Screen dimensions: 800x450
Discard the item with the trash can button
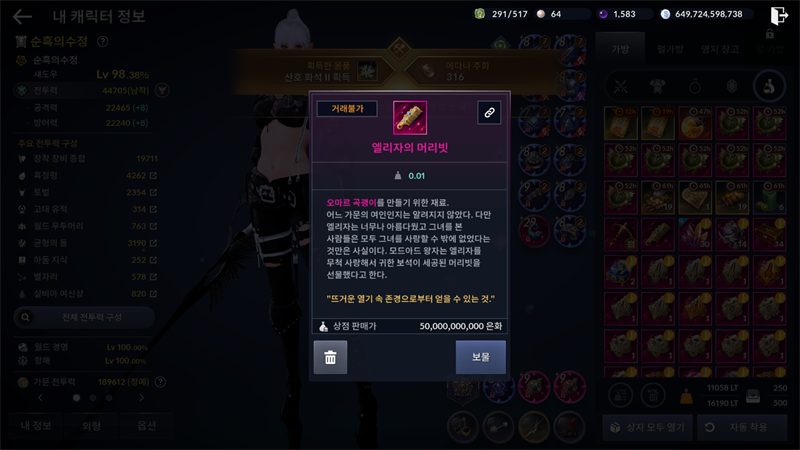[x=330, y=357]
